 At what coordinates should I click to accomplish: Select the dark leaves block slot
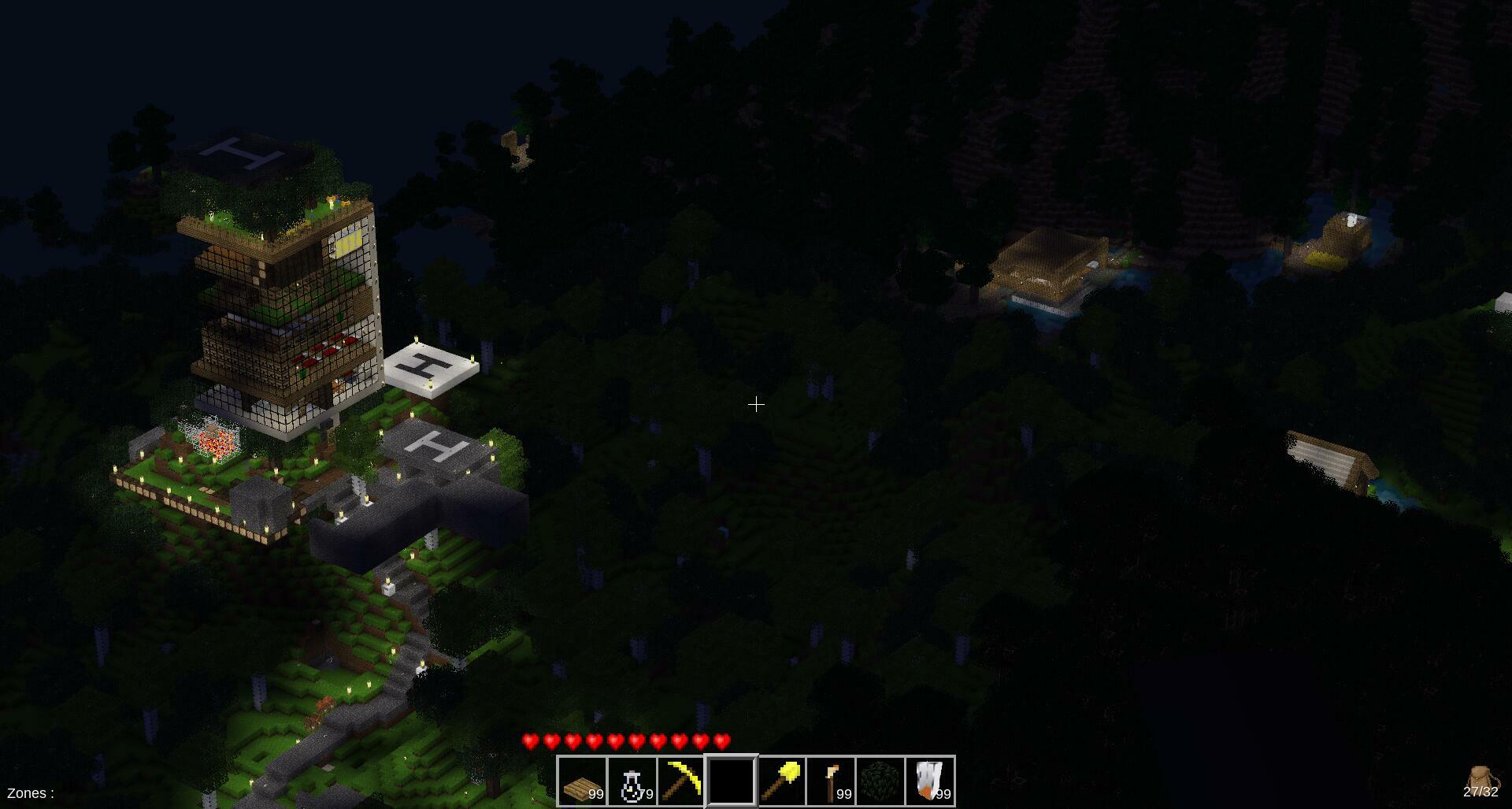pyautogui.click(x=880, y=781)
